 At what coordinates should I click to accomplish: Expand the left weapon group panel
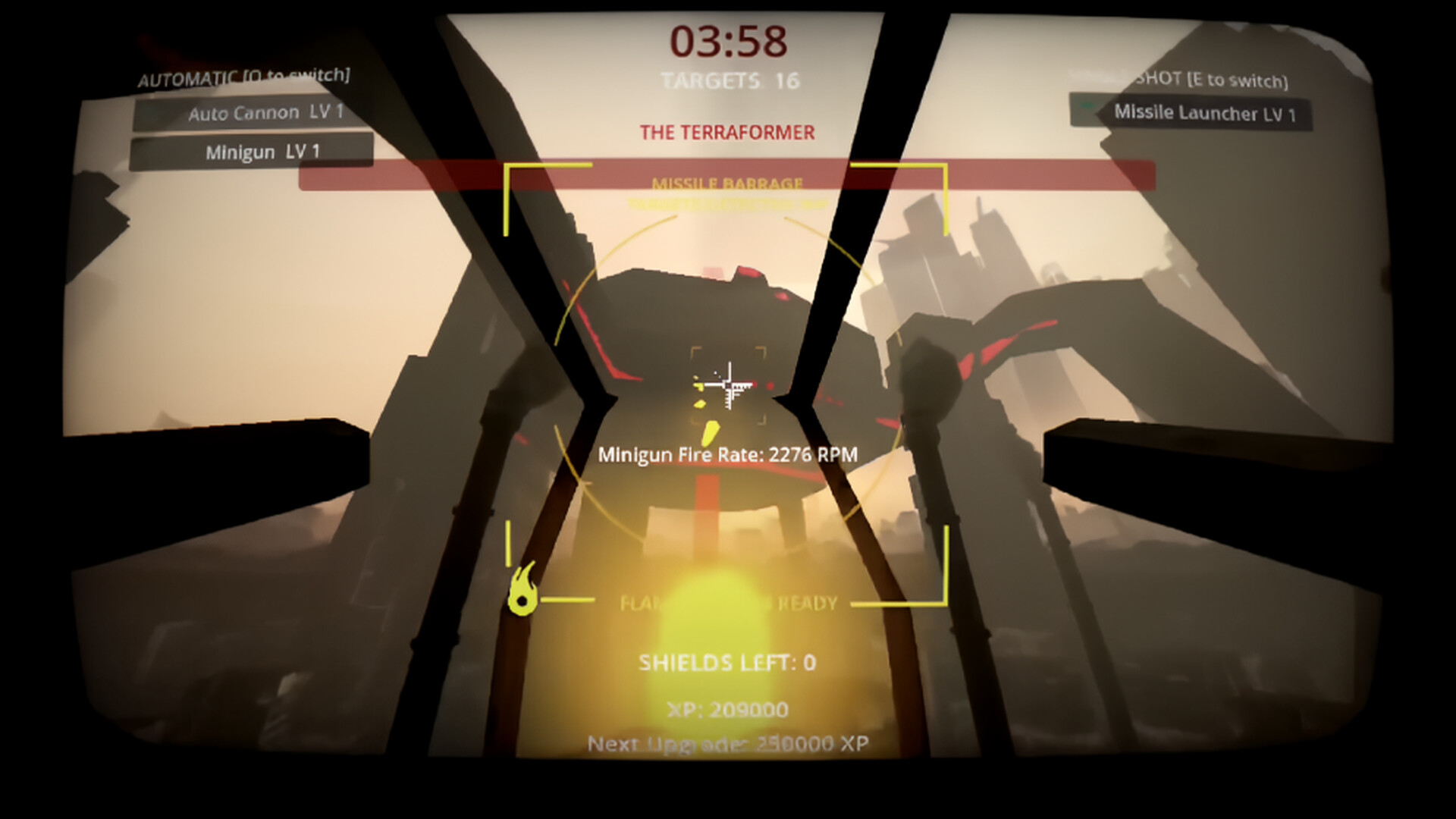tap(250, 131)
